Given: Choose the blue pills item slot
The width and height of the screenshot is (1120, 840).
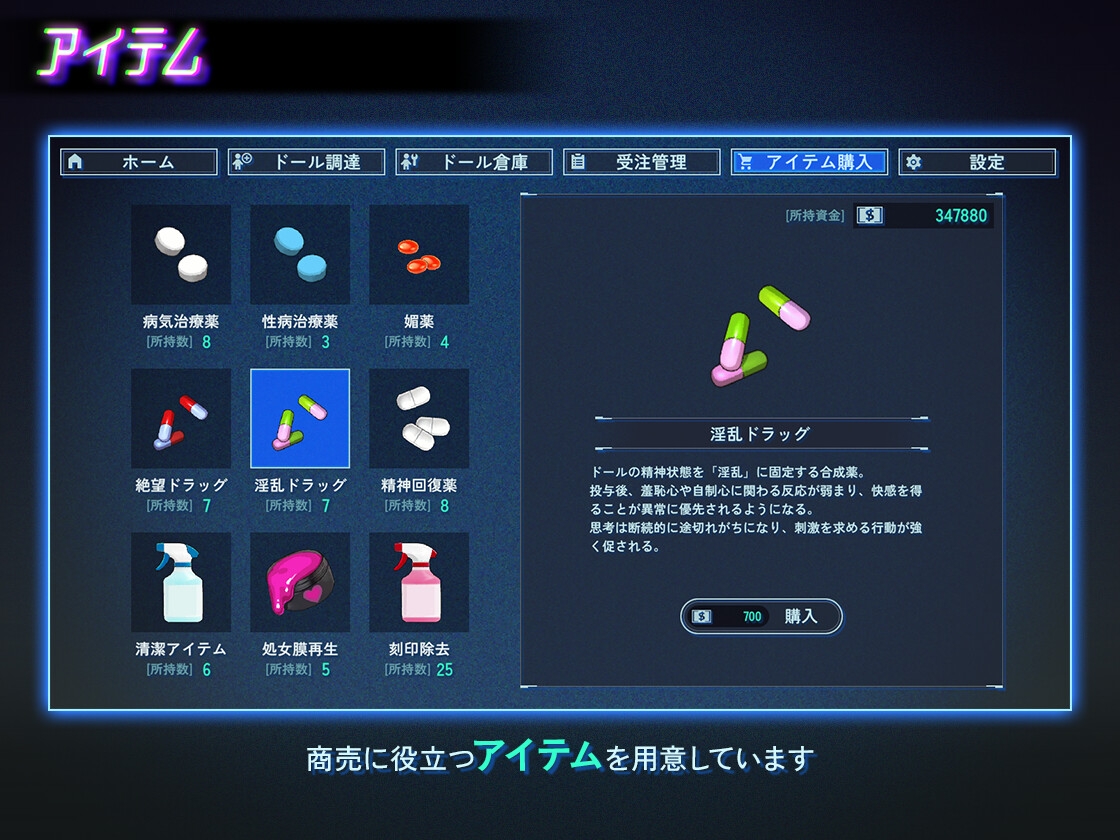Looking at the screenshot, I should (x=300, y=255).
